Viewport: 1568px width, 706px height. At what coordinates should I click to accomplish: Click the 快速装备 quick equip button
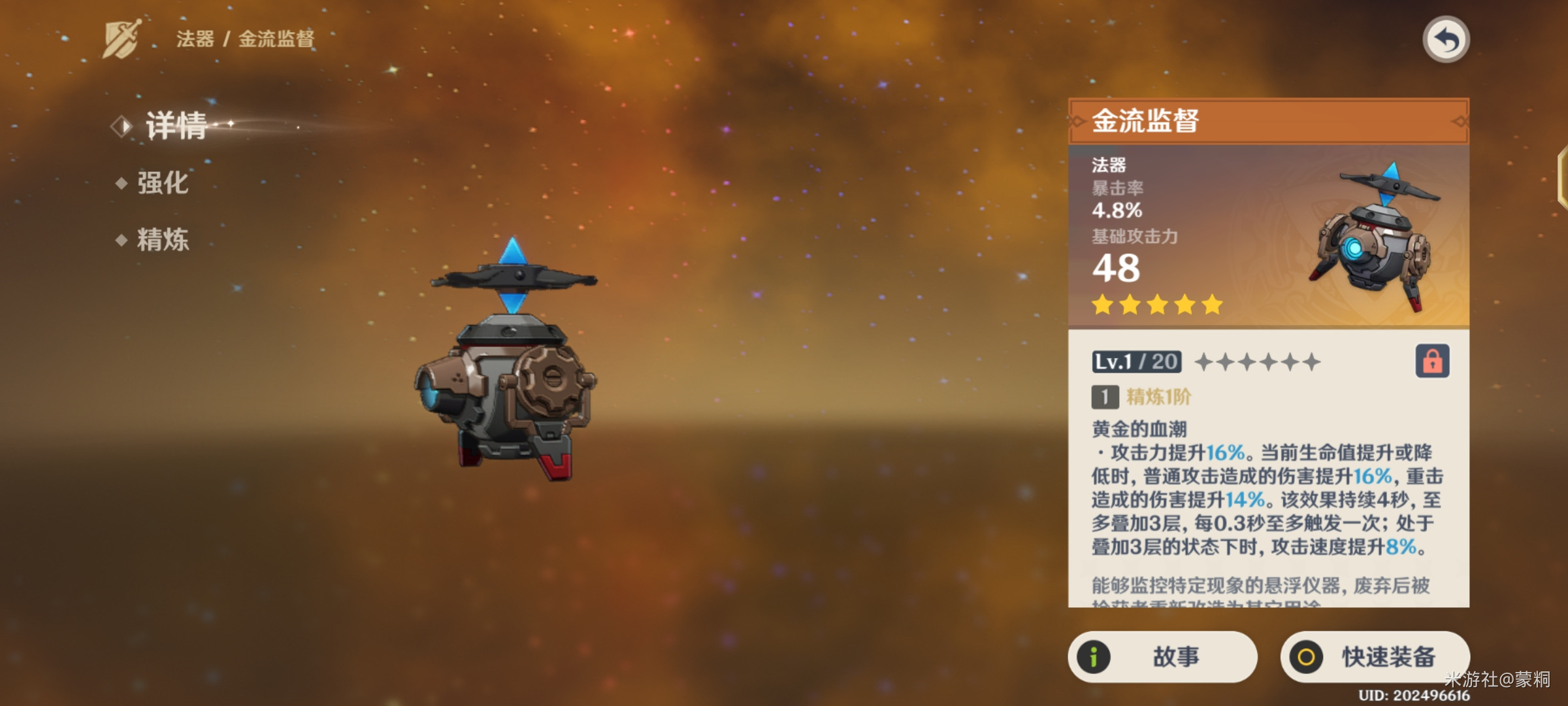tap(1375, 656)
